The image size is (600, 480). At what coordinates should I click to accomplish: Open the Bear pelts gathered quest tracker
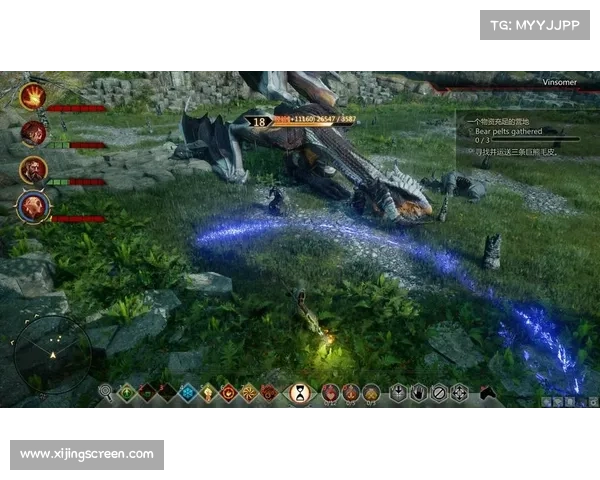pos(509,131)
